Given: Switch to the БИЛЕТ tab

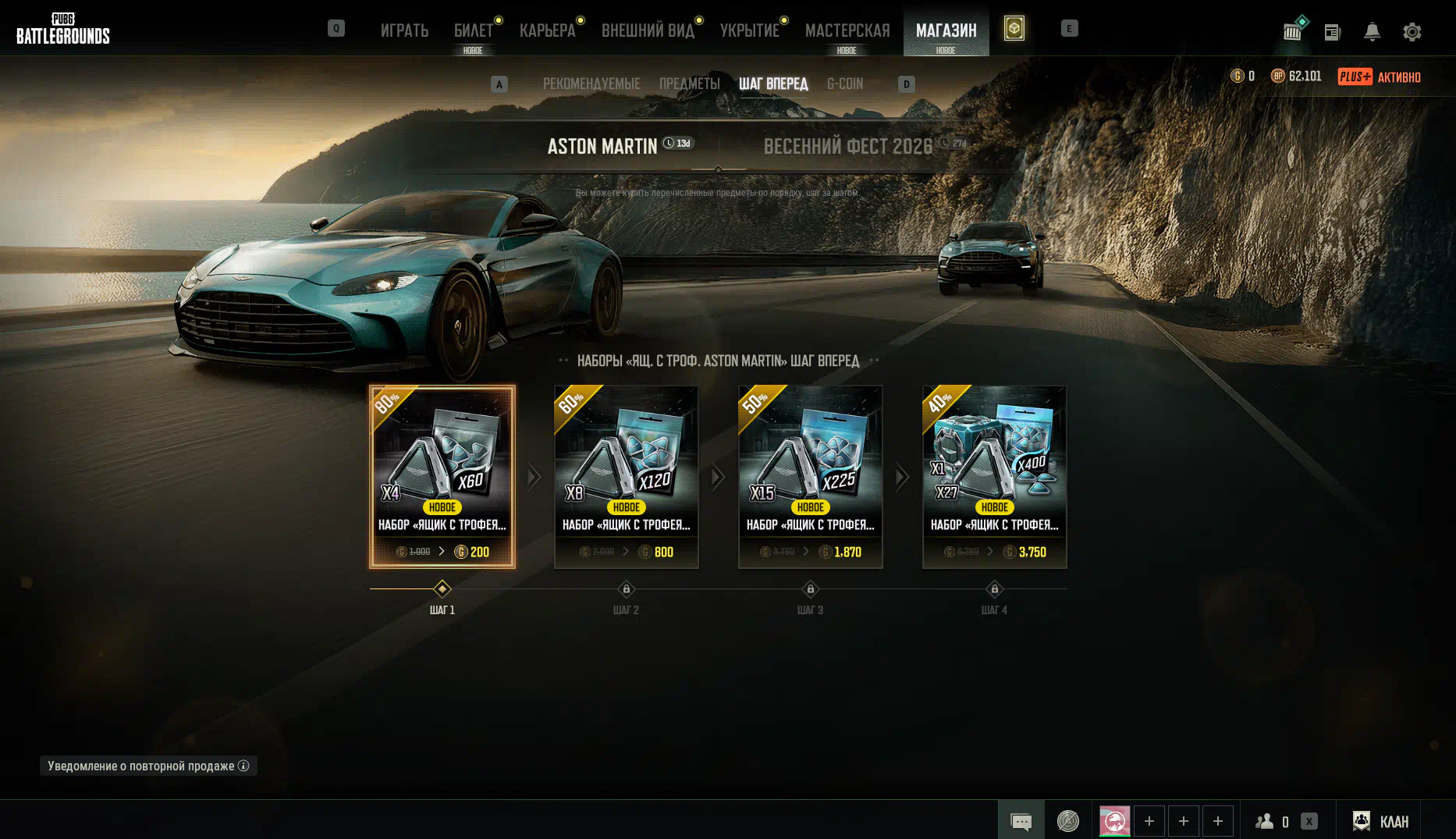Looking at the screenshot, I should [x=473, y=30].
